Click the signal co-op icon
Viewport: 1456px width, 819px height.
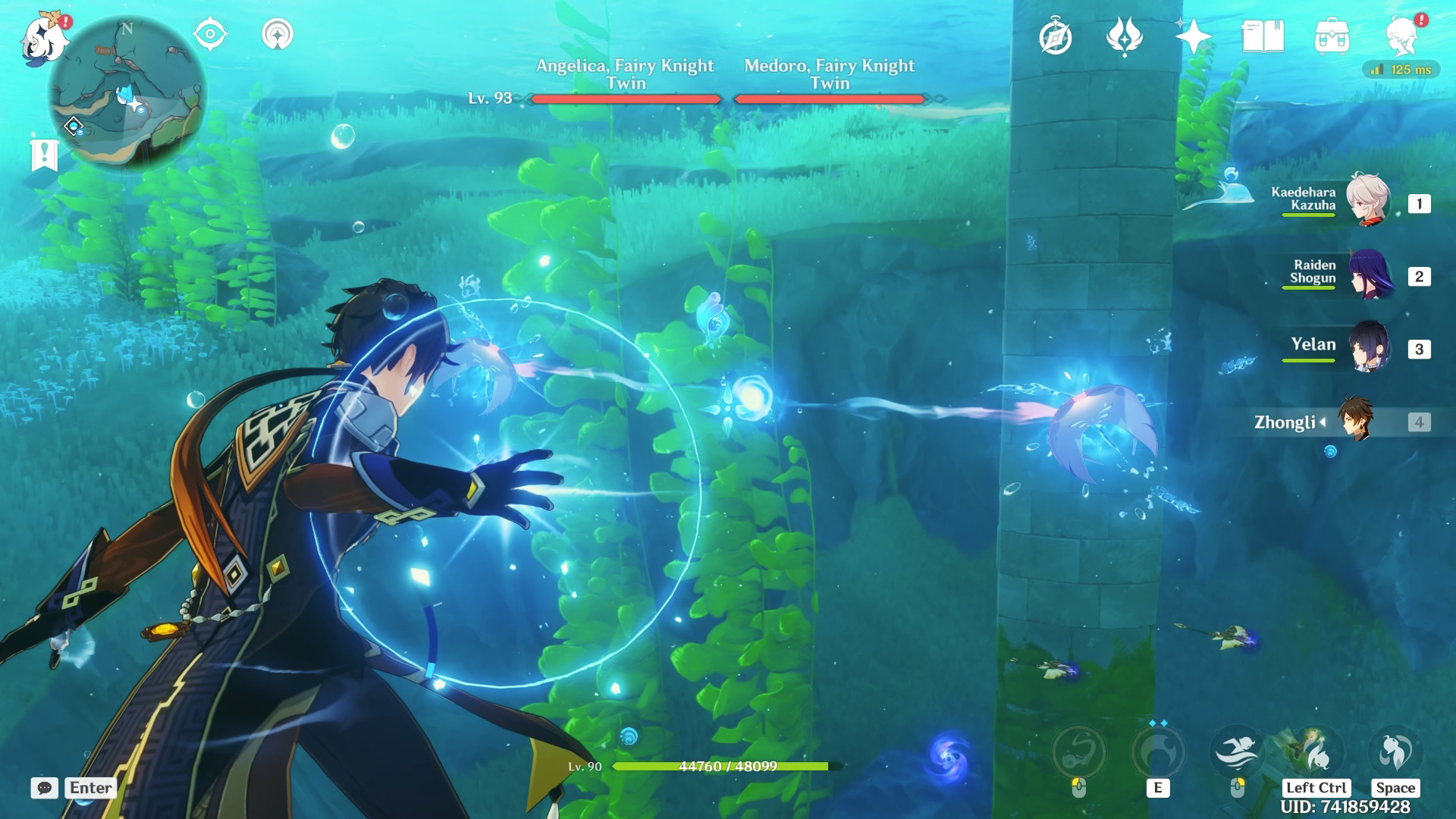tap(277, 34)
